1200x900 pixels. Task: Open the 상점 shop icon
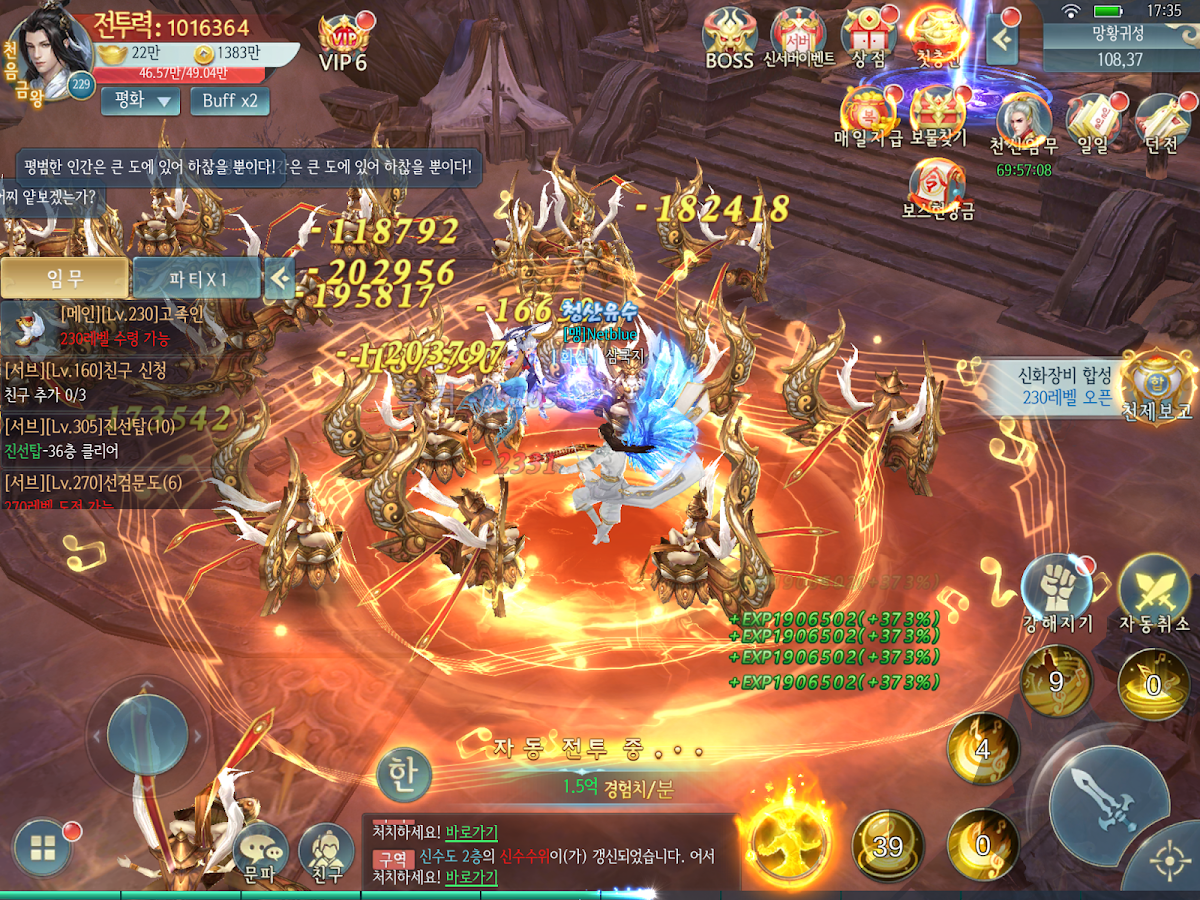[868, 38]
